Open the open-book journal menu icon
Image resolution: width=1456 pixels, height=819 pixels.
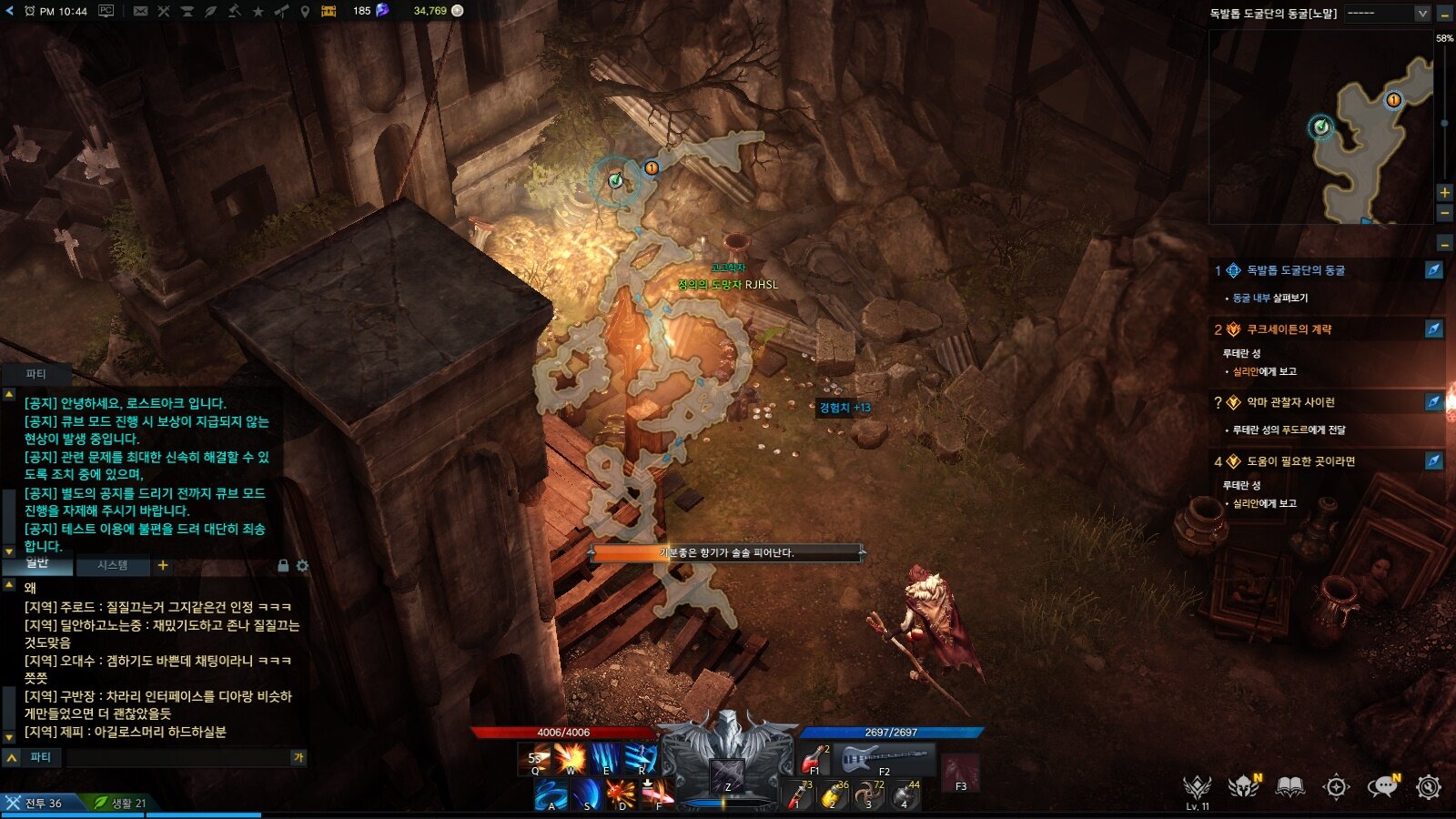pos(1289,787)
